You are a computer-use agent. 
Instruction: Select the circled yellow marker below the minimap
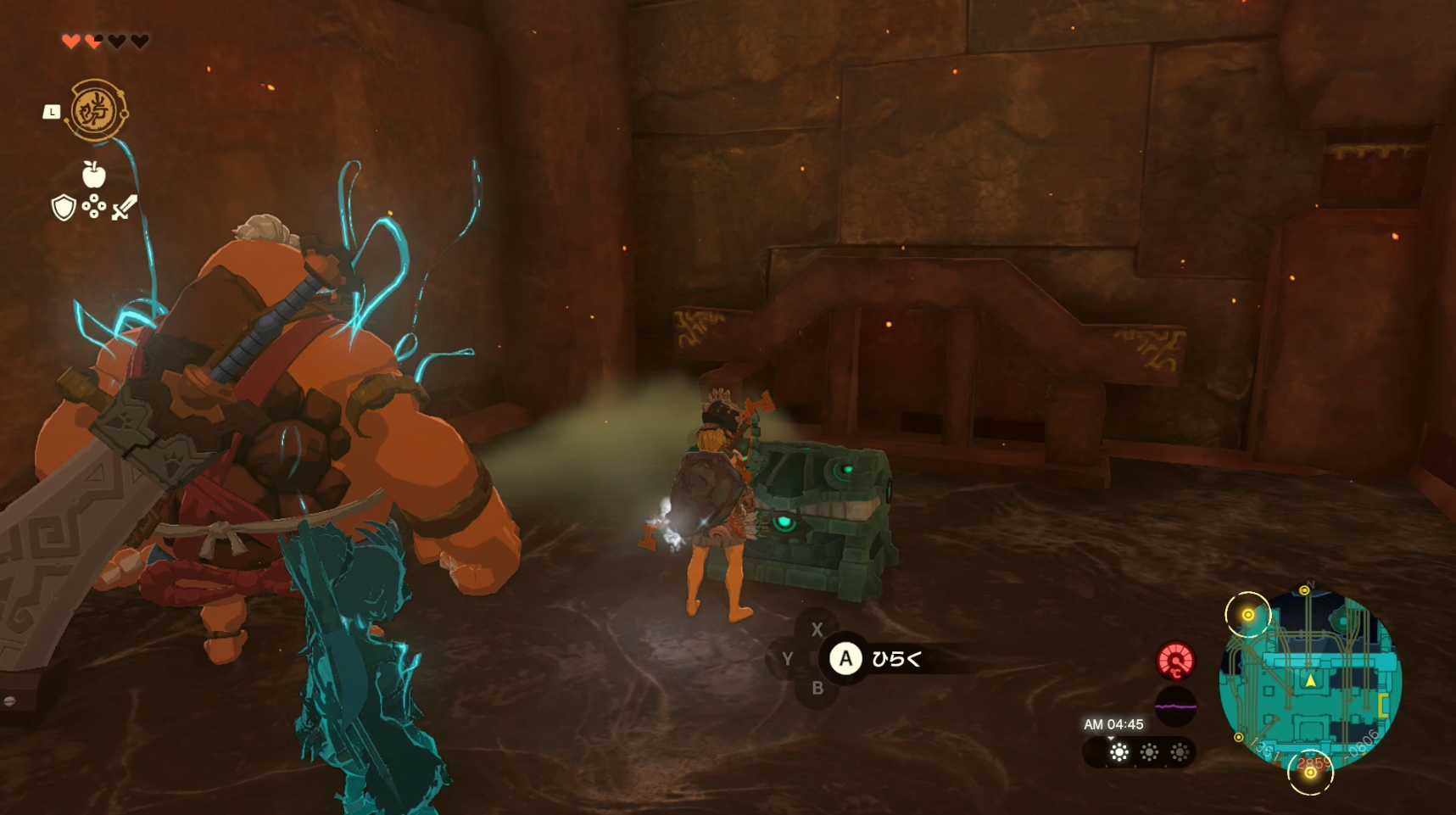1310,773
